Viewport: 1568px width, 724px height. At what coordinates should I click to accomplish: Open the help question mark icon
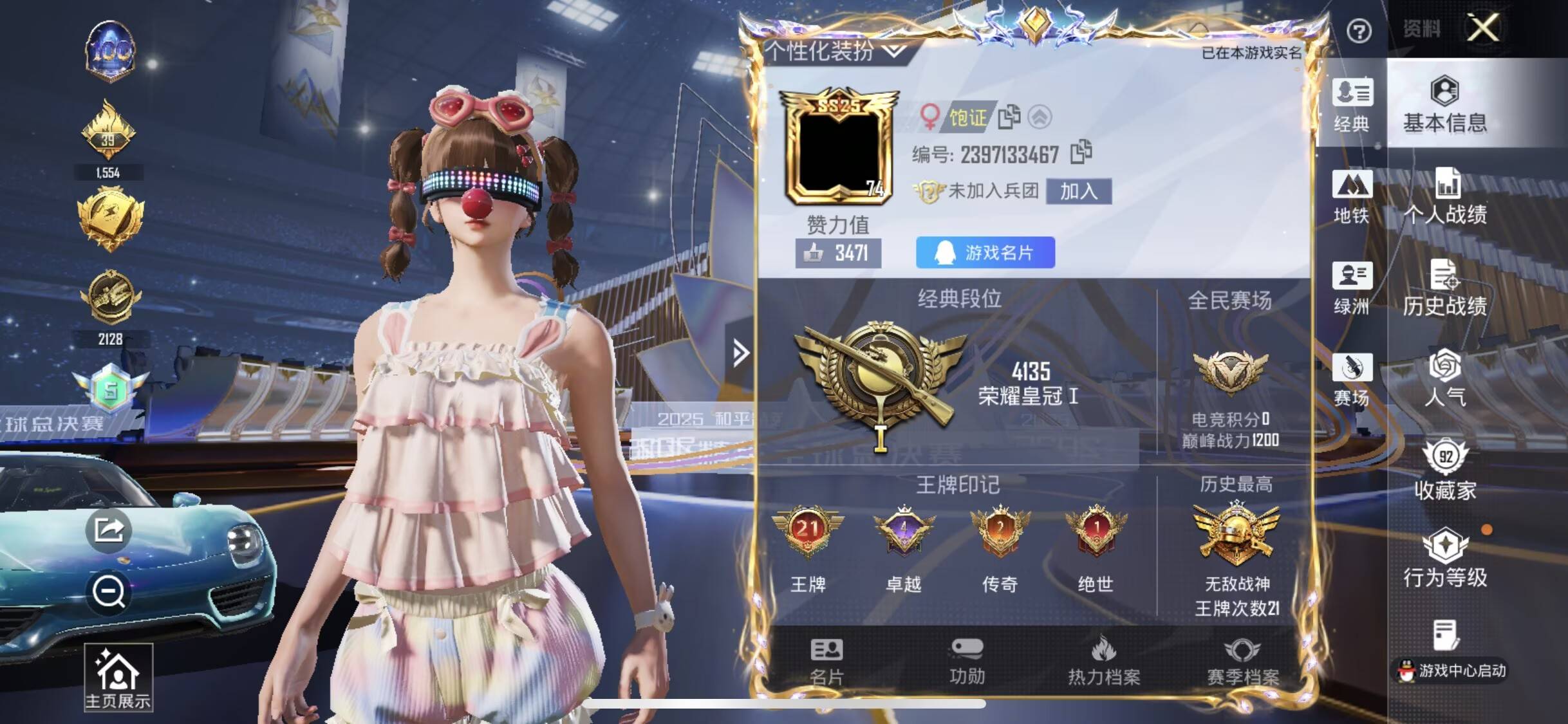click(x=1360, y=30)
